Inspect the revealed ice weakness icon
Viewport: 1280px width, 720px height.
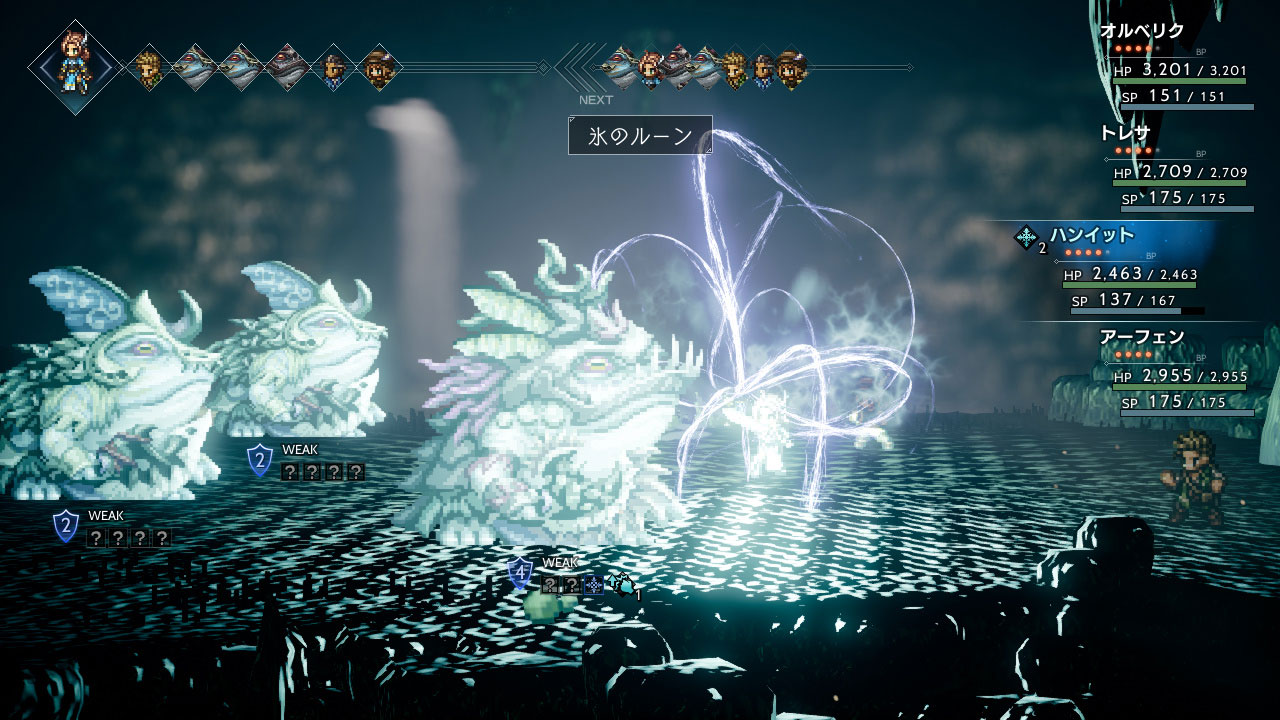tap(593, 585)
